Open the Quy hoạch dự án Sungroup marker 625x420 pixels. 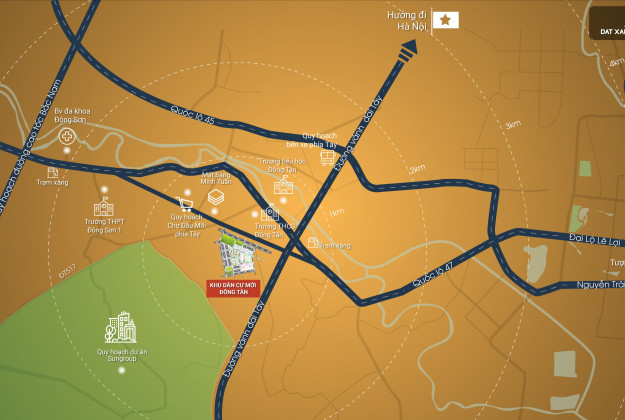(119, 329)
